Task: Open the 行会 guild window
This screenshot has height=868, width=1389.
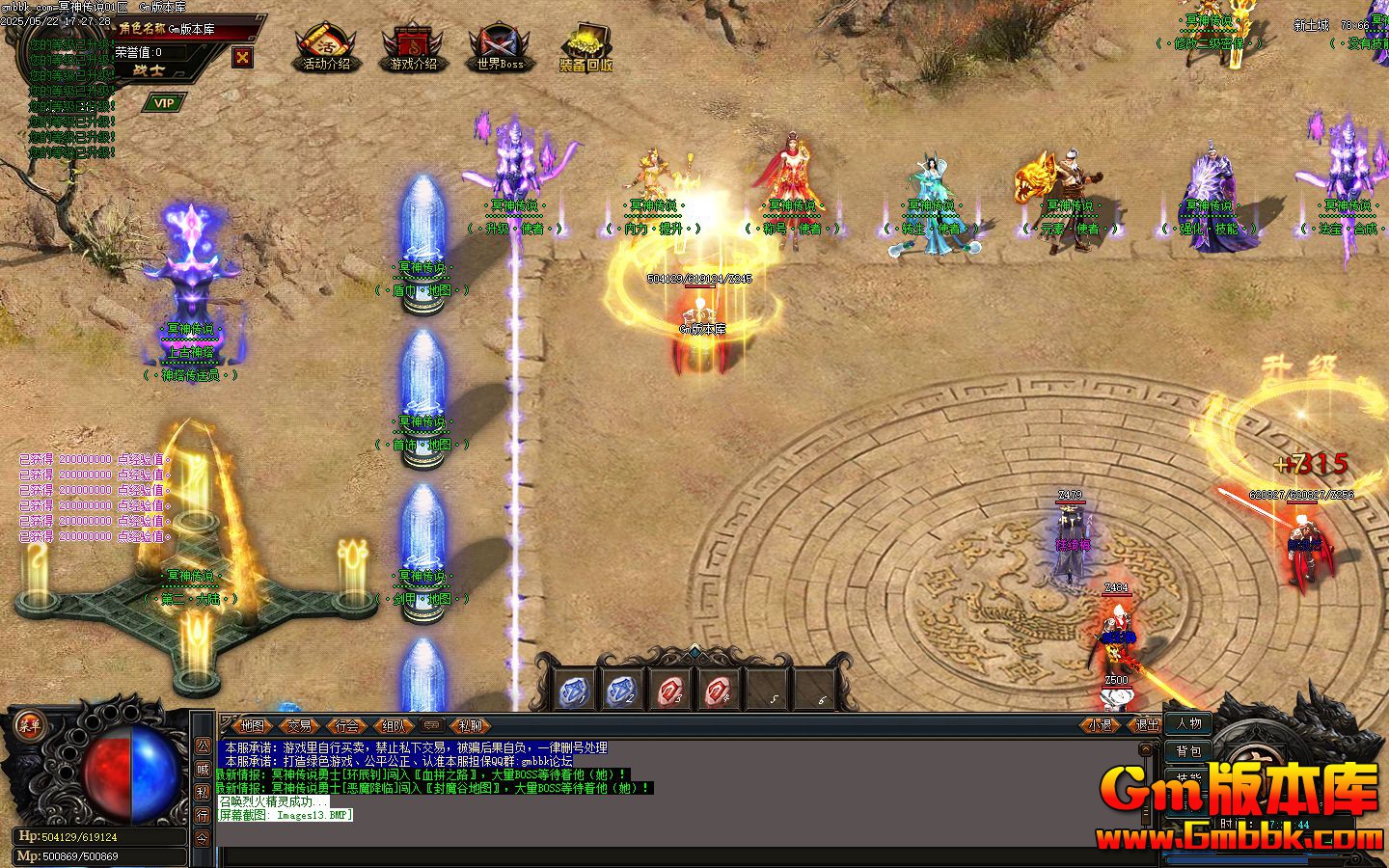Action: point(348,726)
